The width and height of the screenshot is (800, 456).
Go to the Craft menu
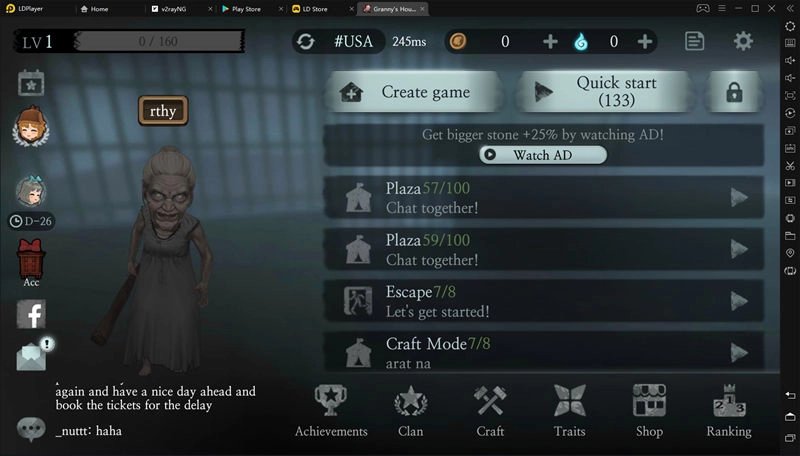click(x=490, y=411)
